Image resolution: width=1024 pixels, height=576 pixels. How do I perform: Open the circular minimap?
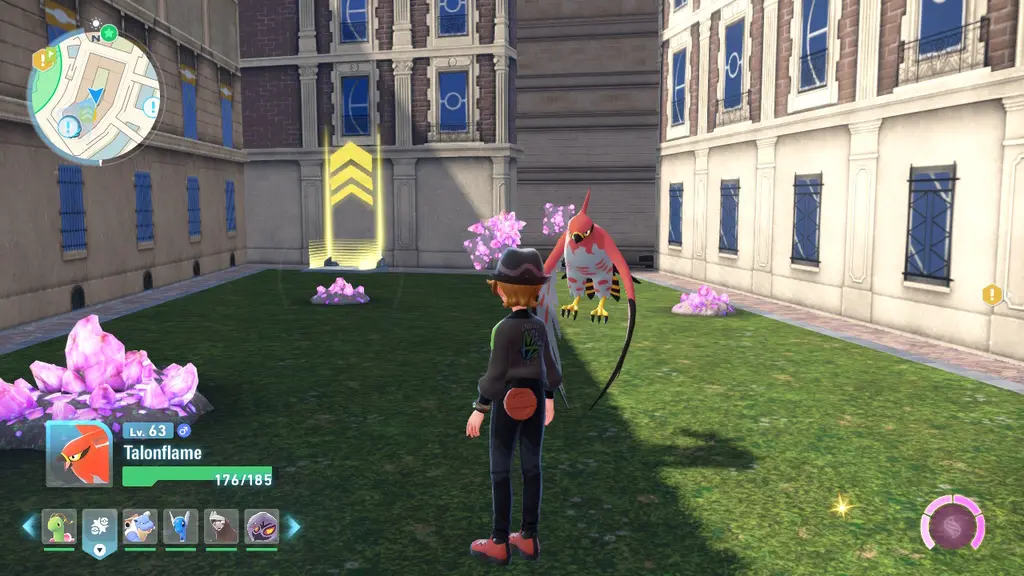point(94,96)
